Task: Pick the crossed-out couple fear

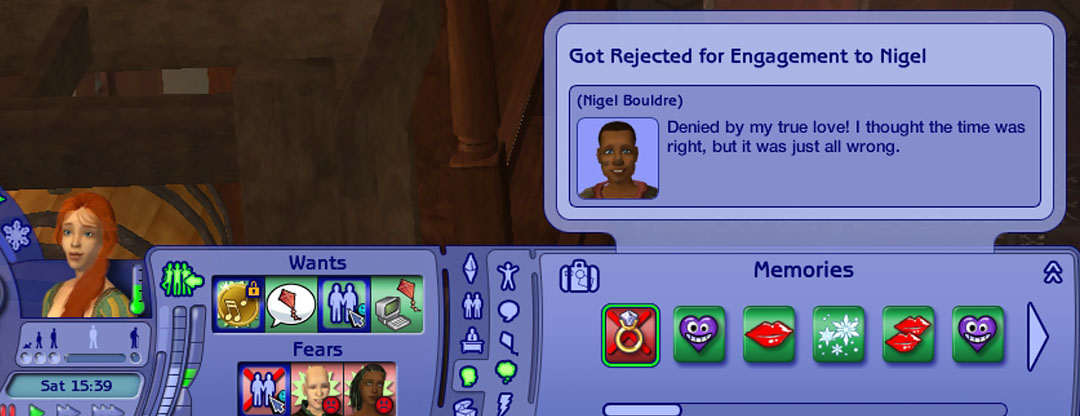Action: pos(264,390)
